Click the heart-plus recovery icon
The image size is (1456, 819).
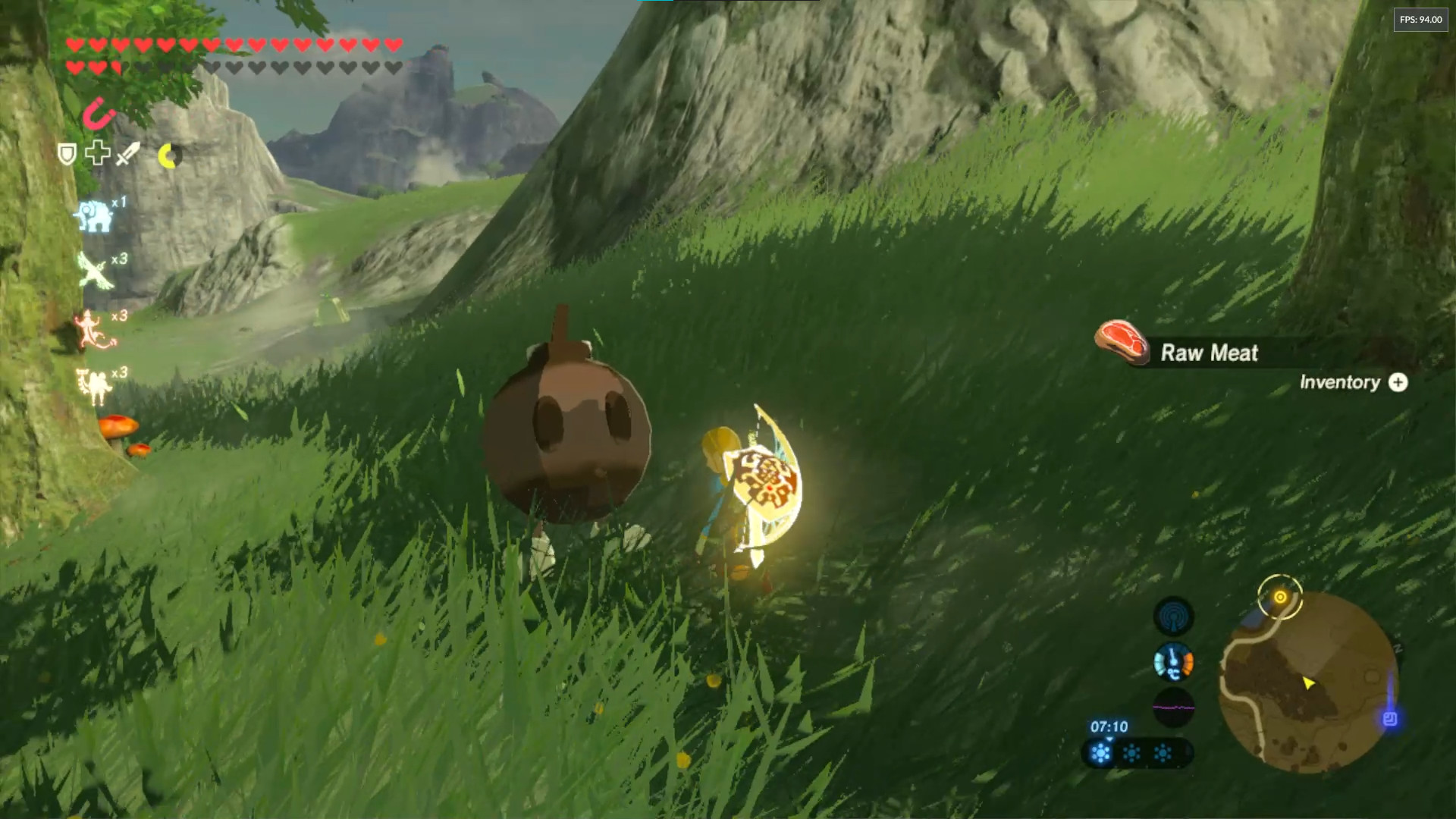[x=97, y=153]
